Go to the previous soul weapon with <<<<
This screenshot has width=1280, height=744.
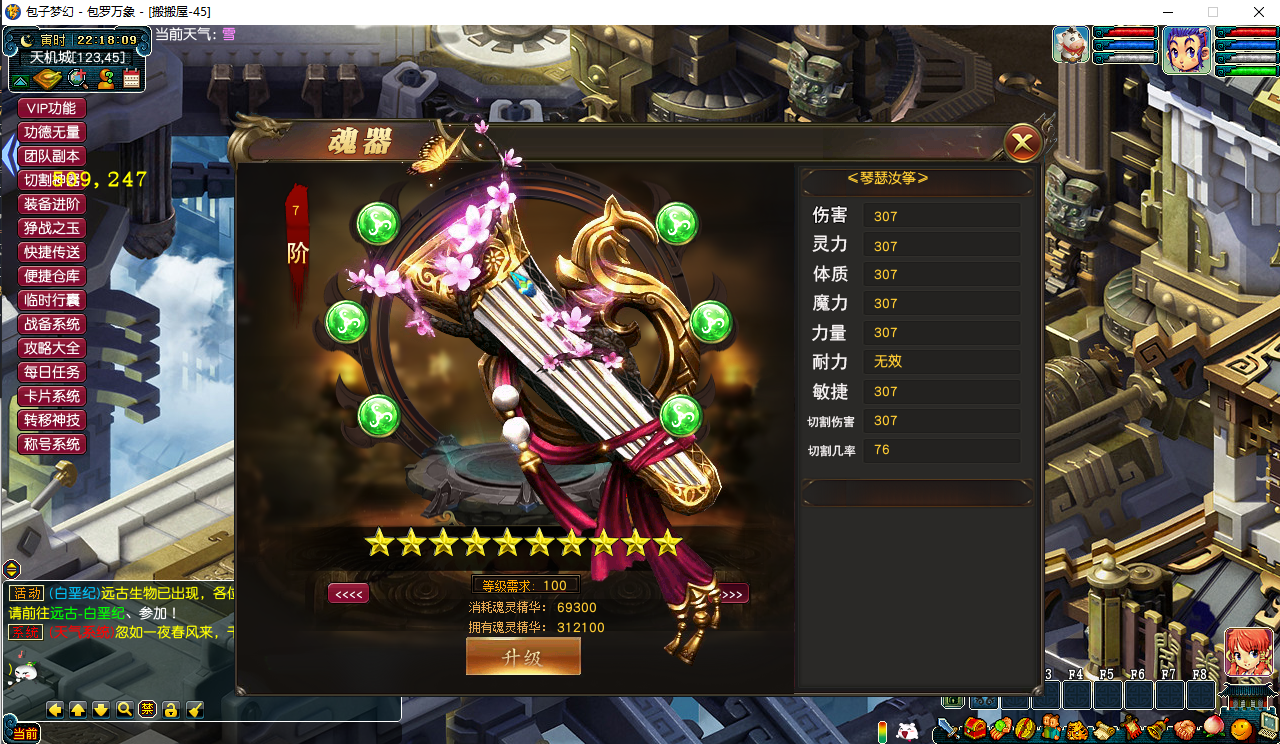(348, 594)
